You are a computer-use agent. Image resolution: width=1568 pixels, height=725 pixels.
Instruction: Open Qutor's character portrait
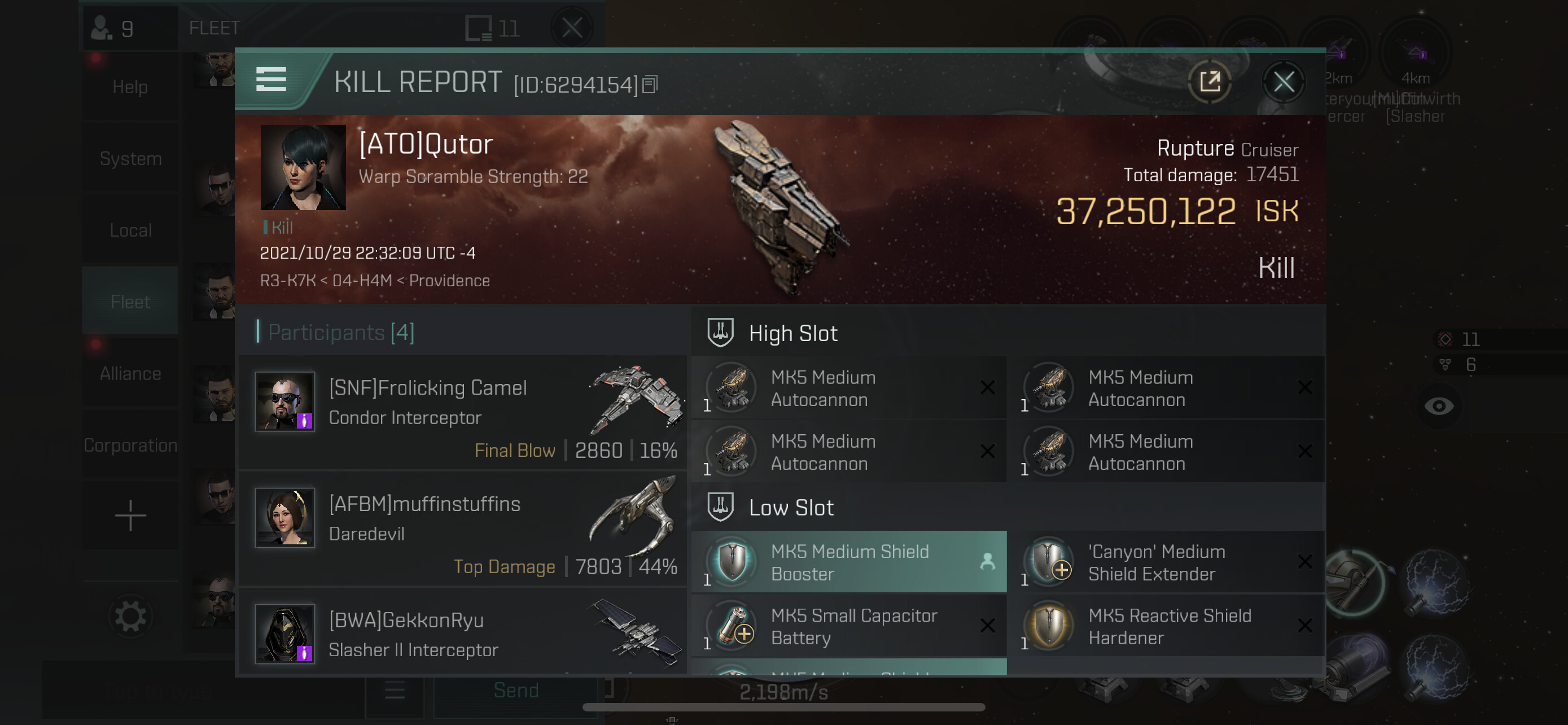point(303,167)
